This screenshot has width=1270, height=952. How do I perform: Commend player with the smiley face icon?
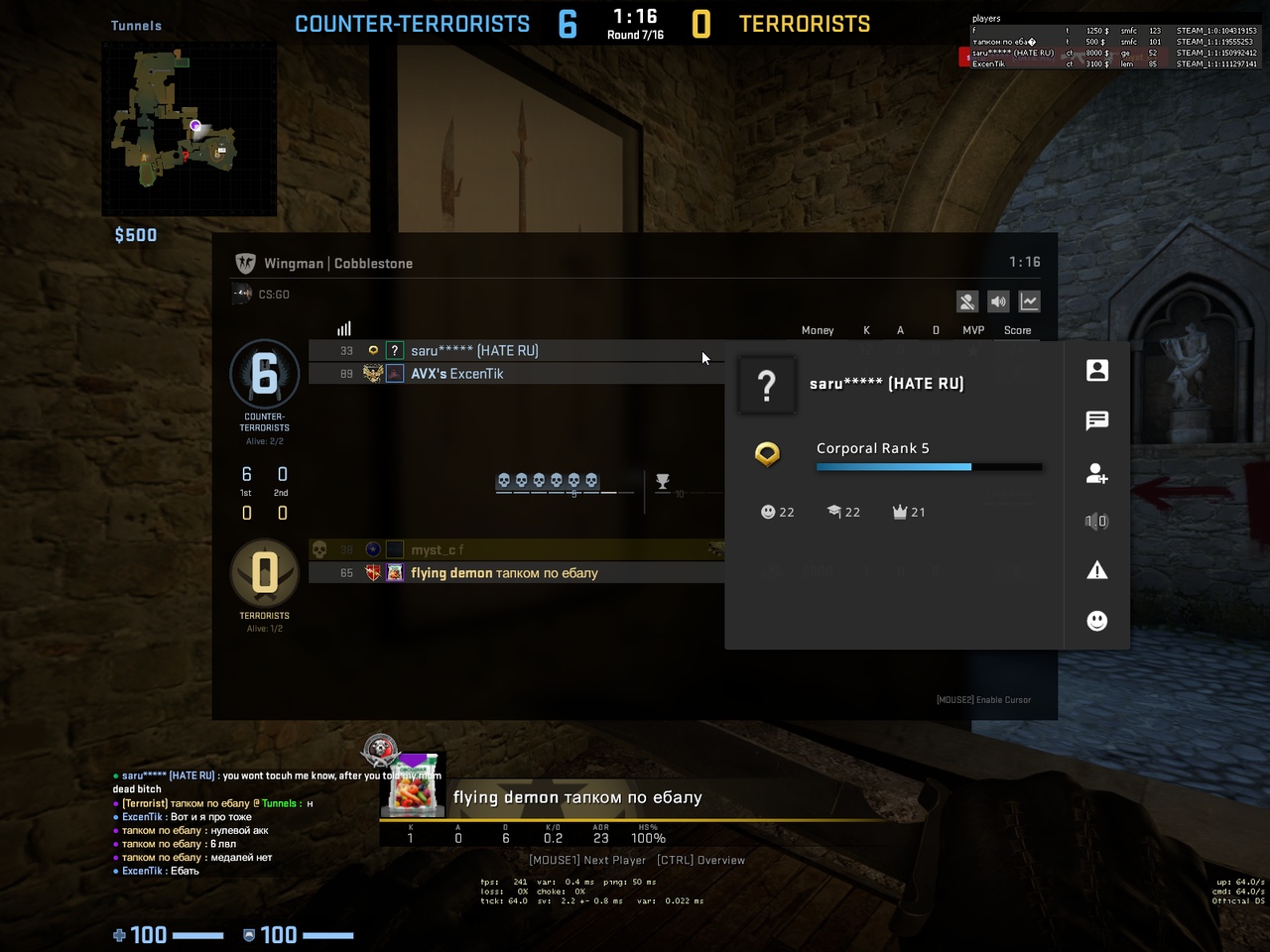click(1096, 621)
